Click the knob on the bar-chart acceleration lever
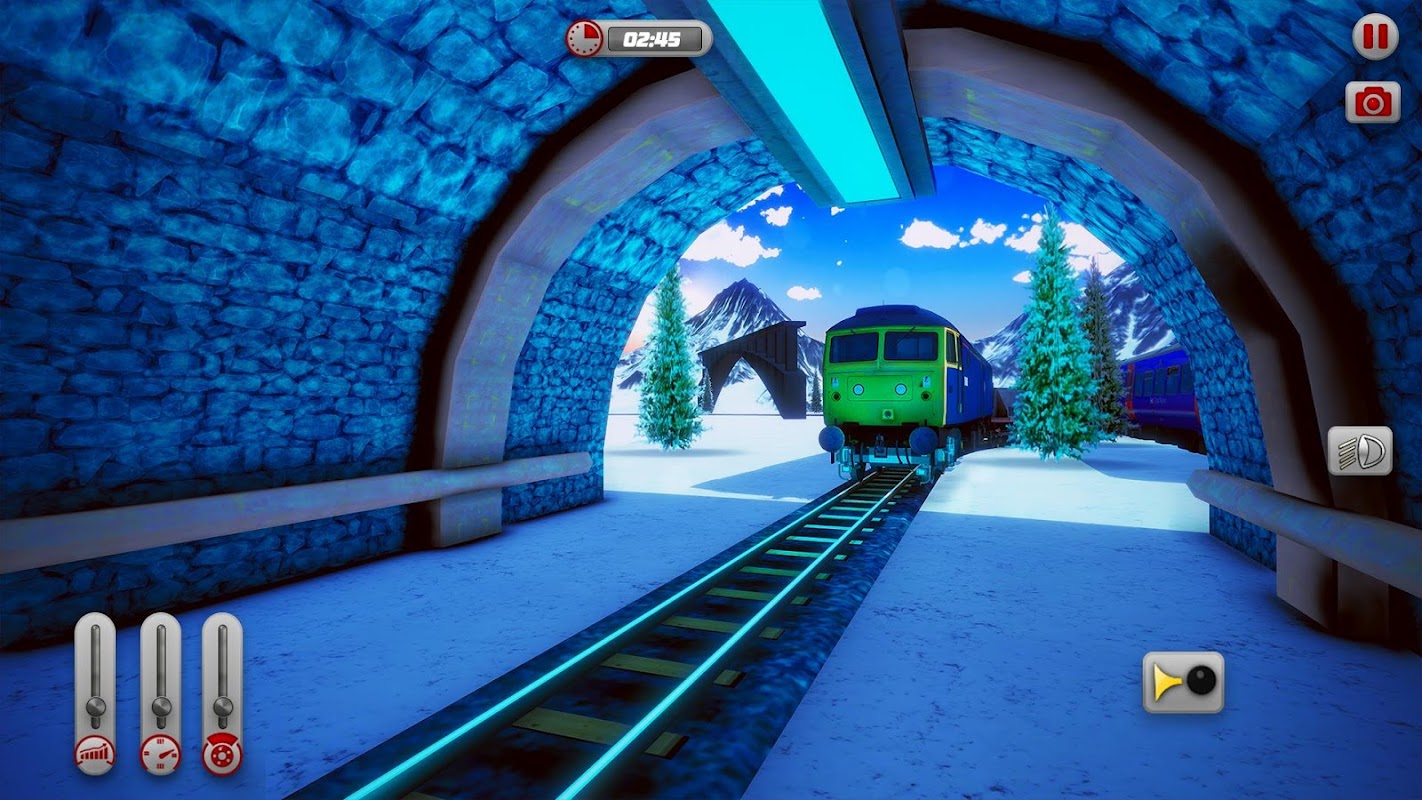This screenshot has width=1422, height=800. 96,707
